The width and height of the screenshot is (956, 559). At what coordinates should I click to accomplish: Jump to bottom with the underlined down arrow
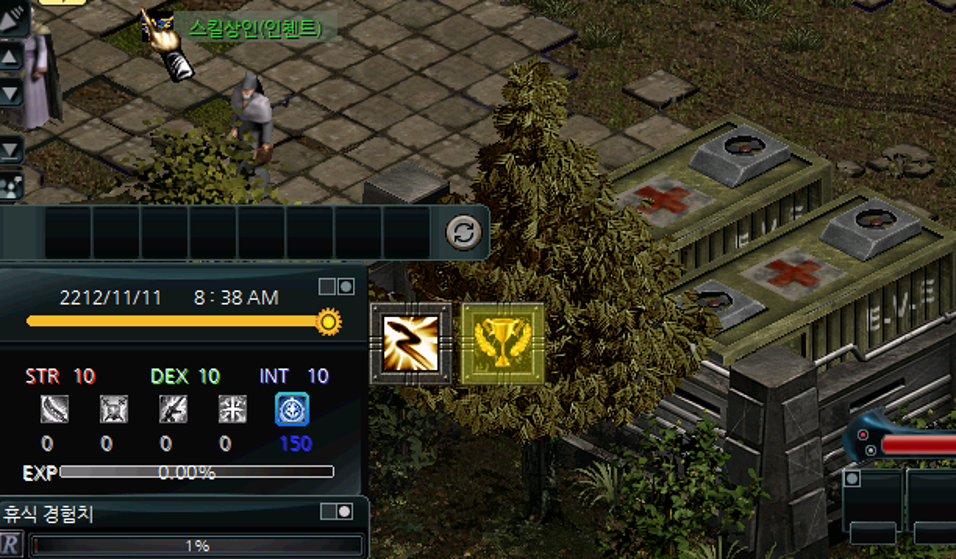10,150
